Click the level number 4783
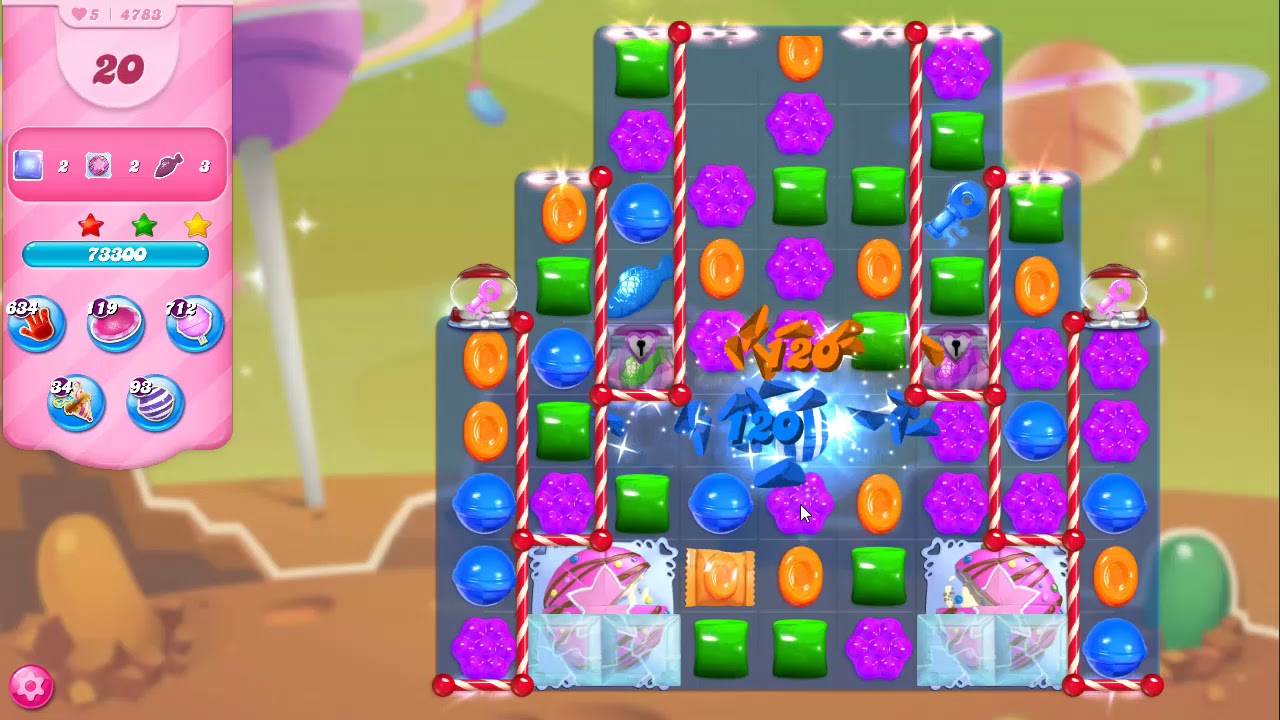 point(140,13)
